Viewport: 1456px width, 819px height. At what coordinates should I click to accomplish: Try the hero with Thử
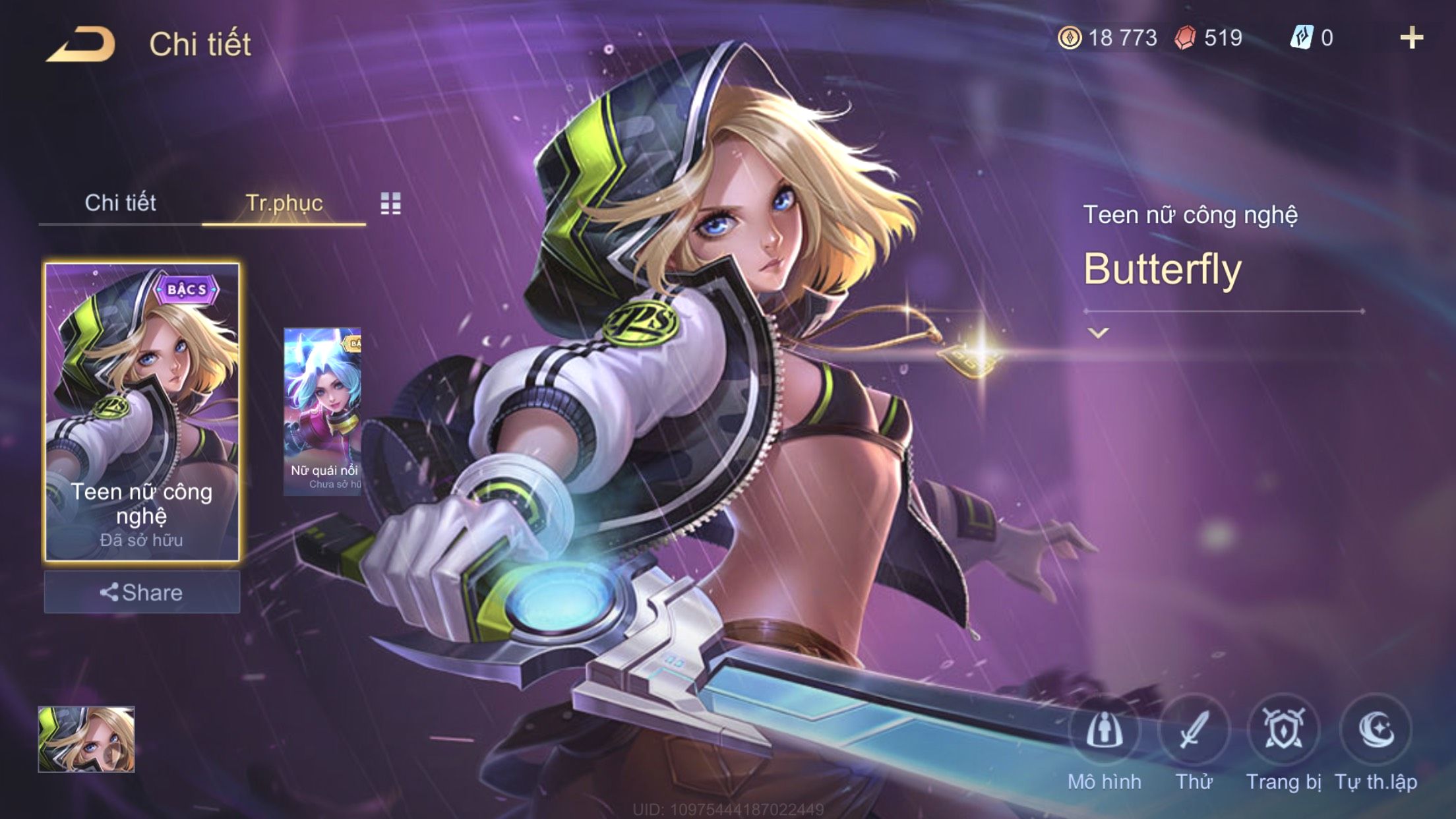click(x=1194, y=731)
